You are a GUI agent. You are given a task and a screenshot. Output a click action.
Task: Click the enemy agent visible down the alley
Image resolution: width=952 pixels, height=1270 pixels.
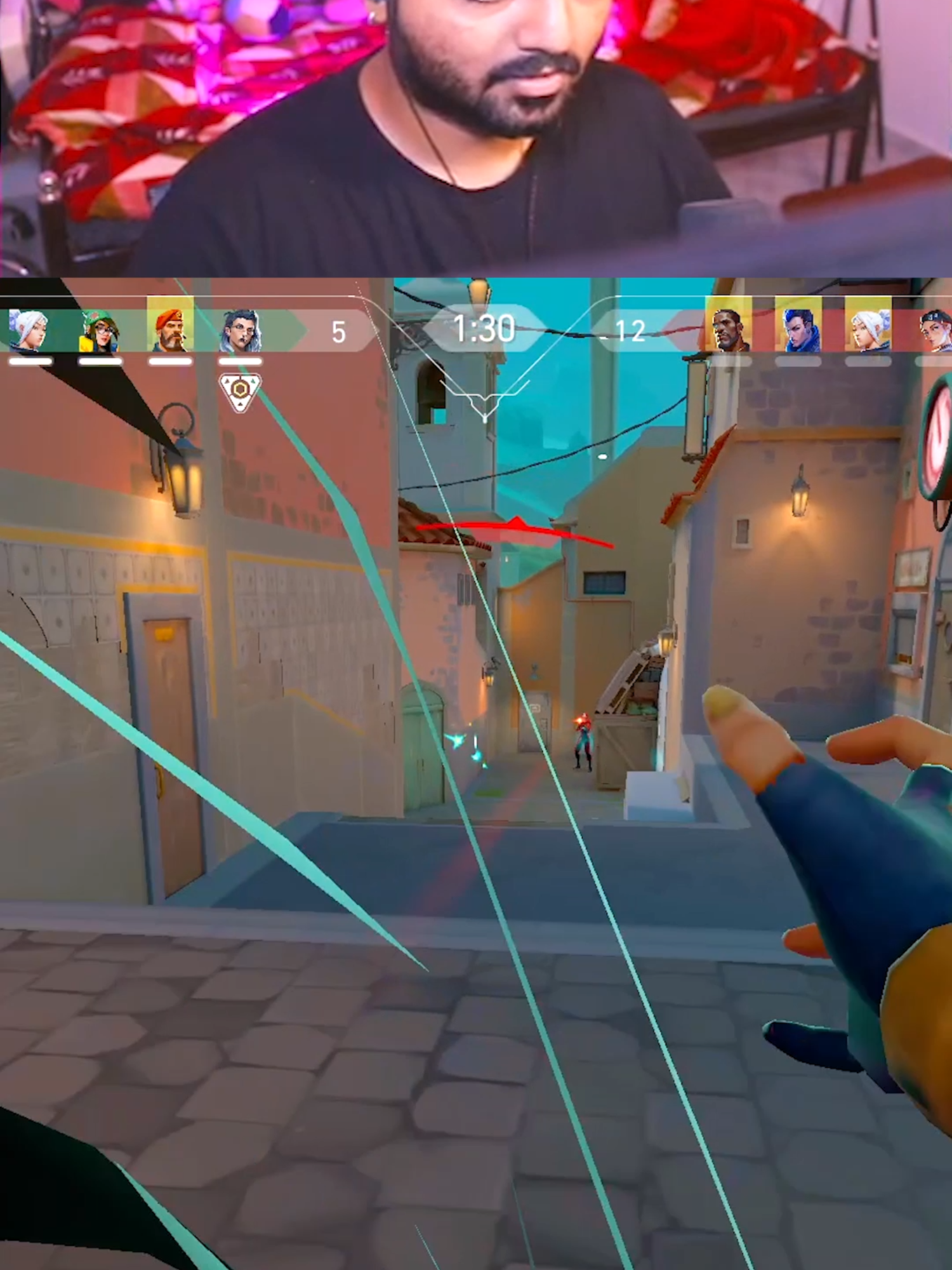584,749
